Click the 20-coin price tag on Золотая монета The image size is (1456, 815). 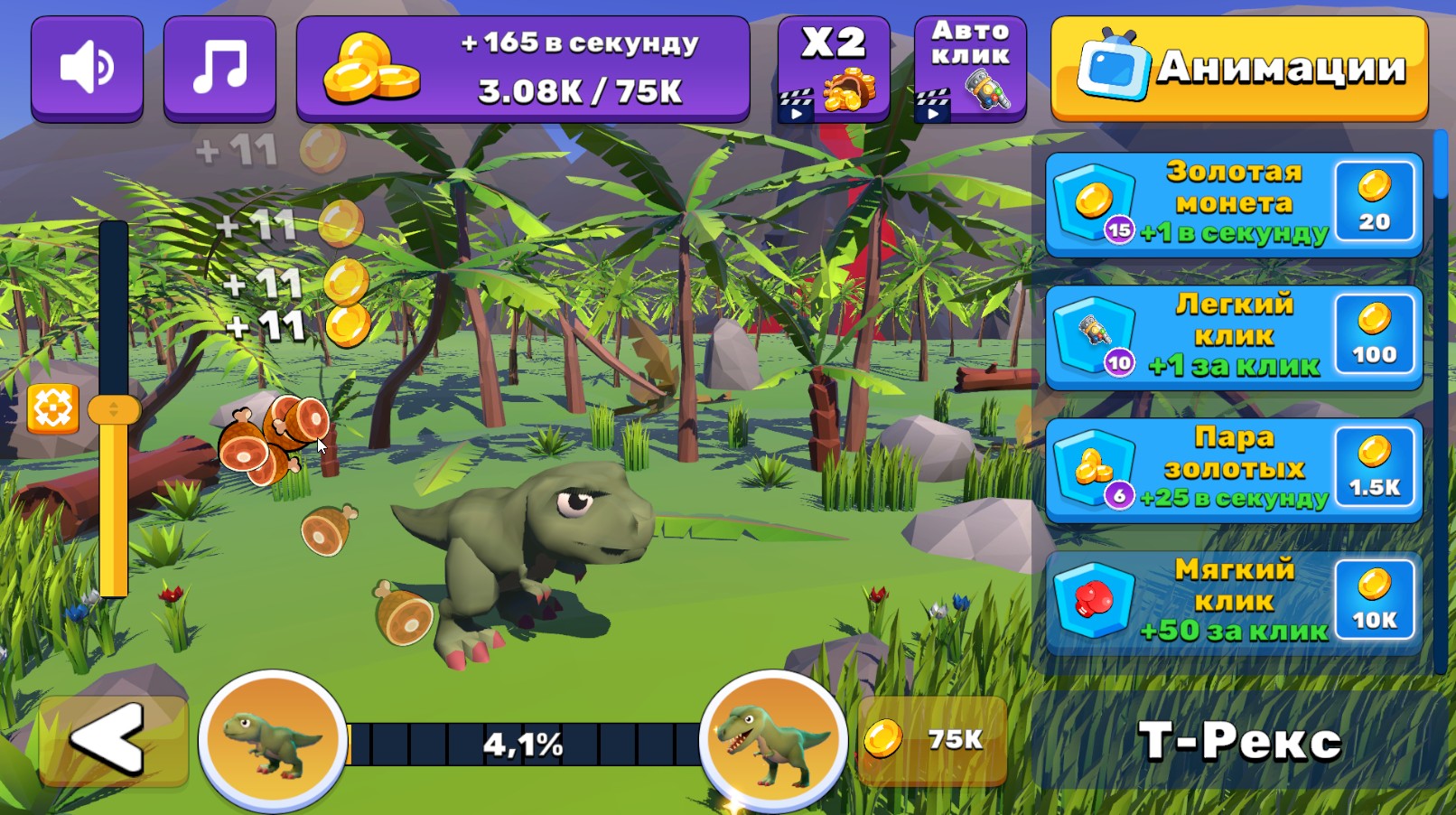1374,202
